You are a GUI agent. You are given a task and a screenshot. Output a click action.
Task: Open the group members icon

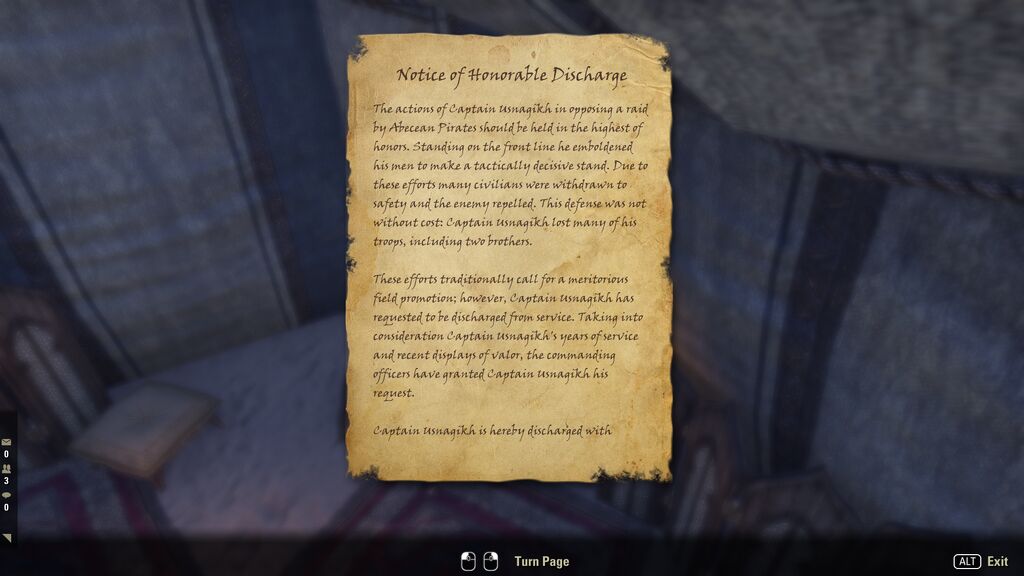coord(6,468)
